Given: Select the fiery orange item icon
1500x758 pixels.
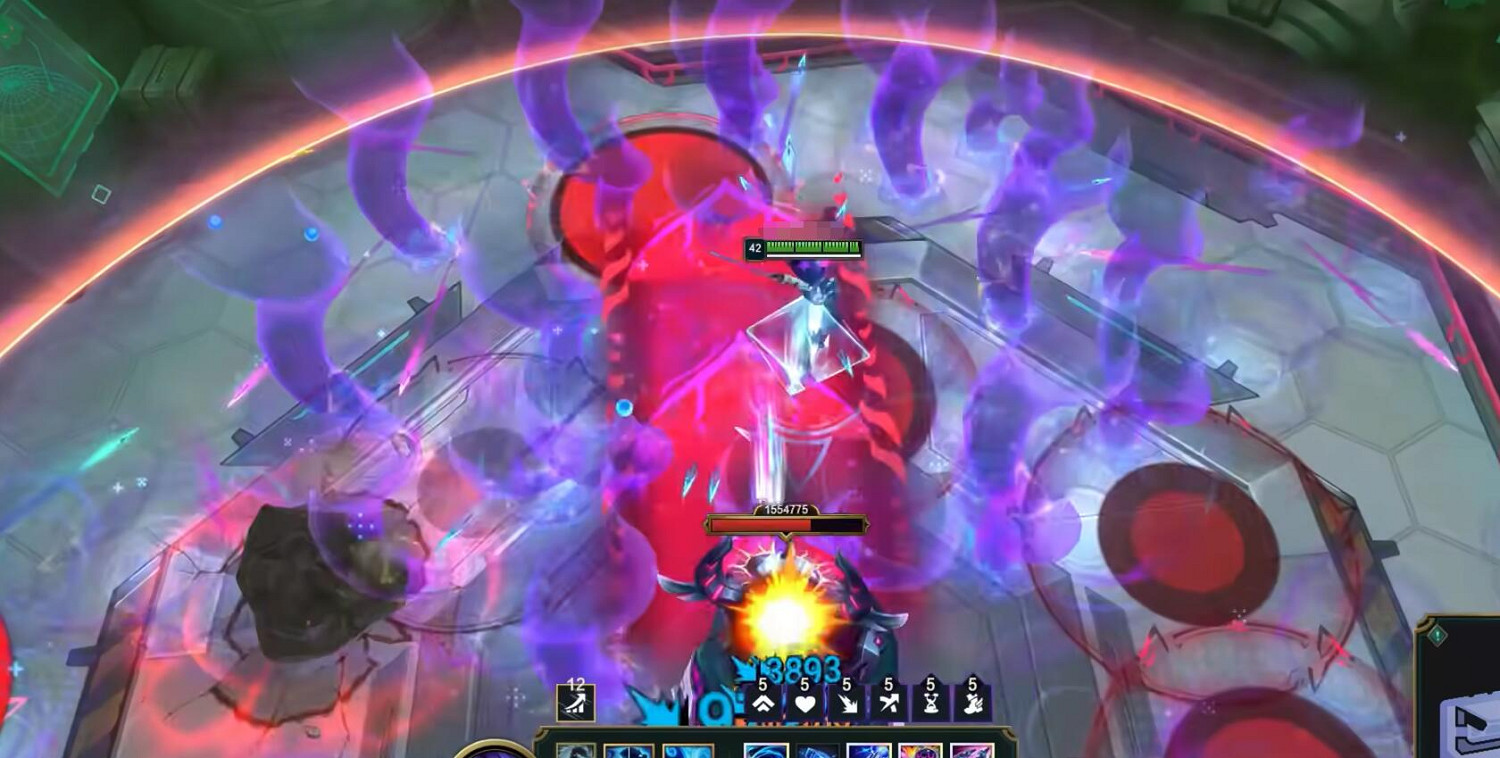Looking at the screenshot, I should (919, 752).
